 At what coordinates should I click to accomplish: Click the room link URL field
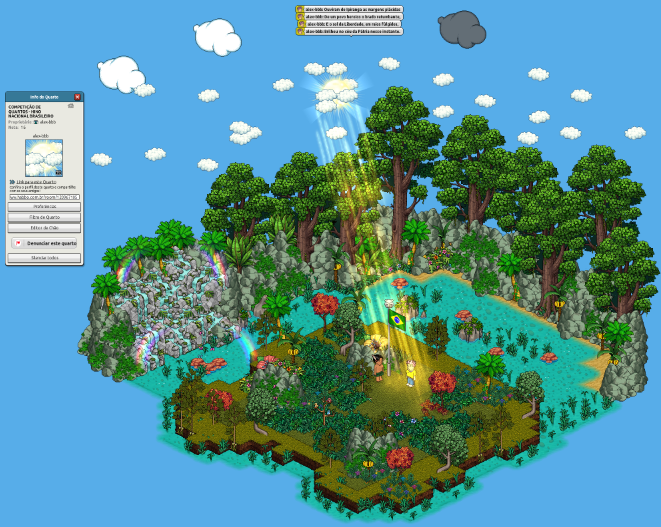coord(44,197)
